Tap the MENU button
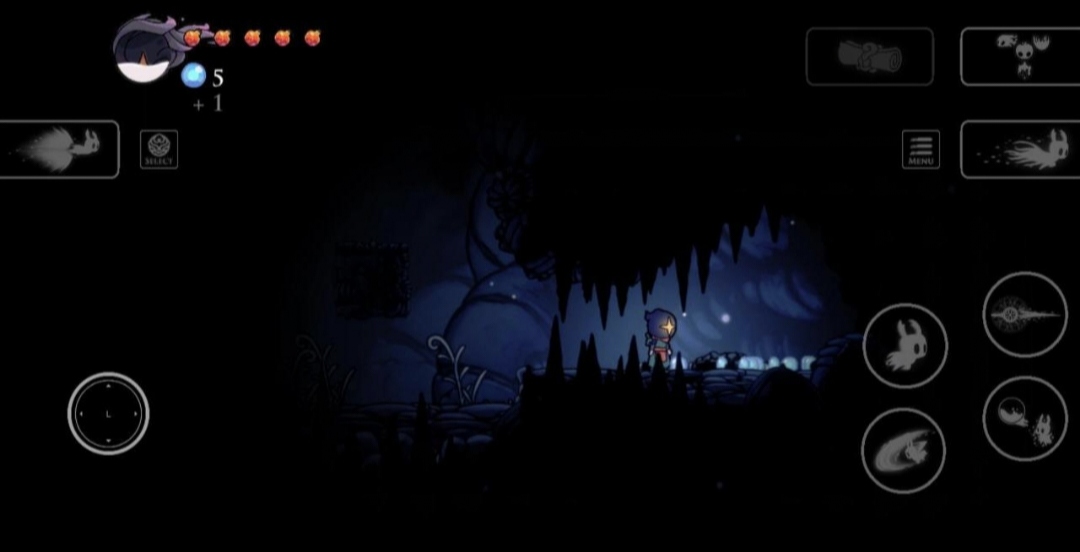Viewport: 1080px width, 552px height. (920, 150)
